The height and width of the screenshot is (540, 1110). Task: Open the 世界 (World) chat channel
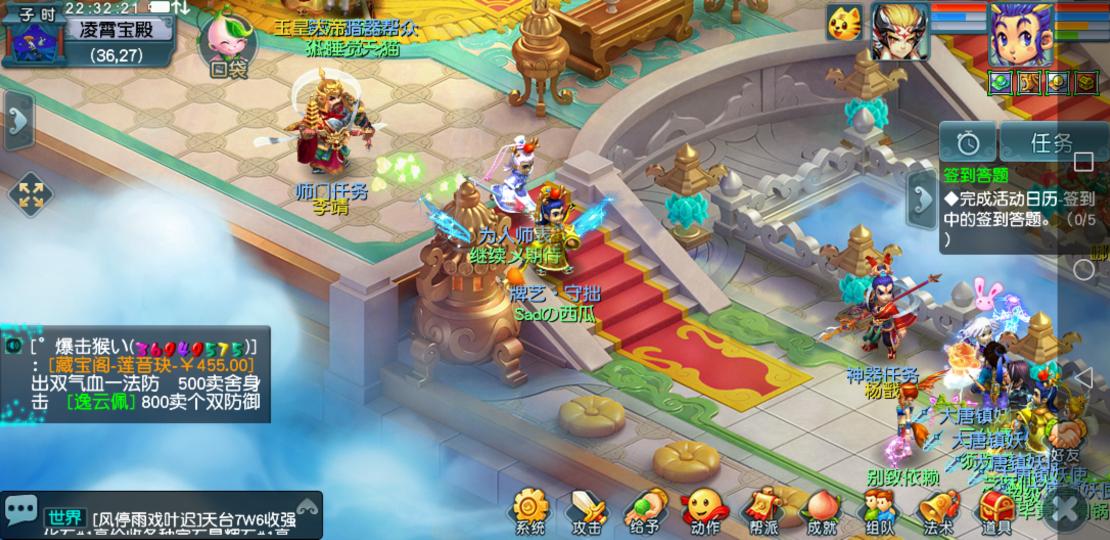pos(65,517)
